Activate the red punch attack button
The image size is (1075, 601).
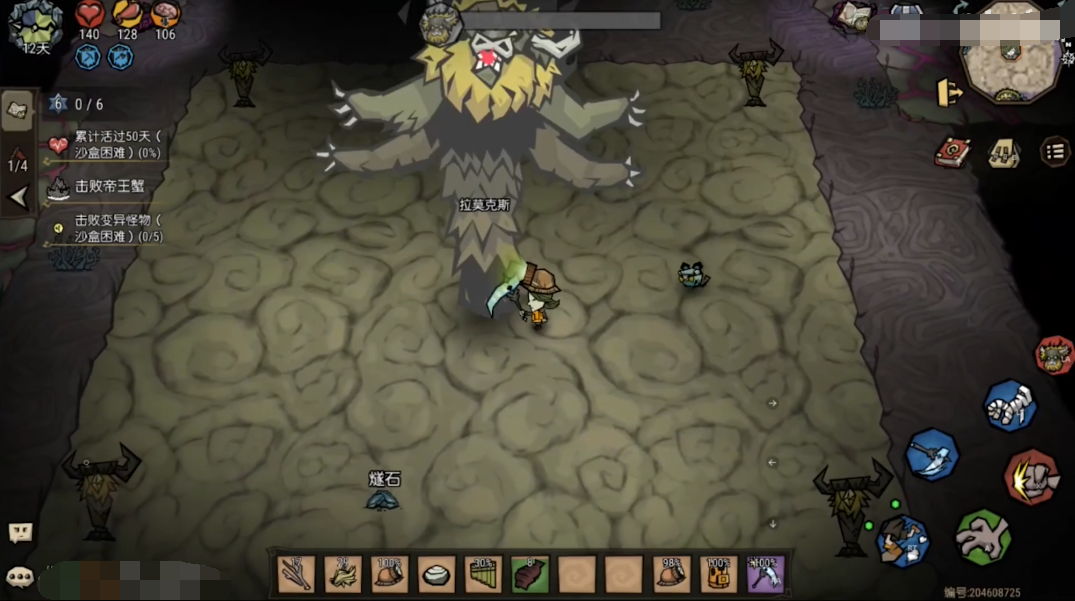(1031, 477)
